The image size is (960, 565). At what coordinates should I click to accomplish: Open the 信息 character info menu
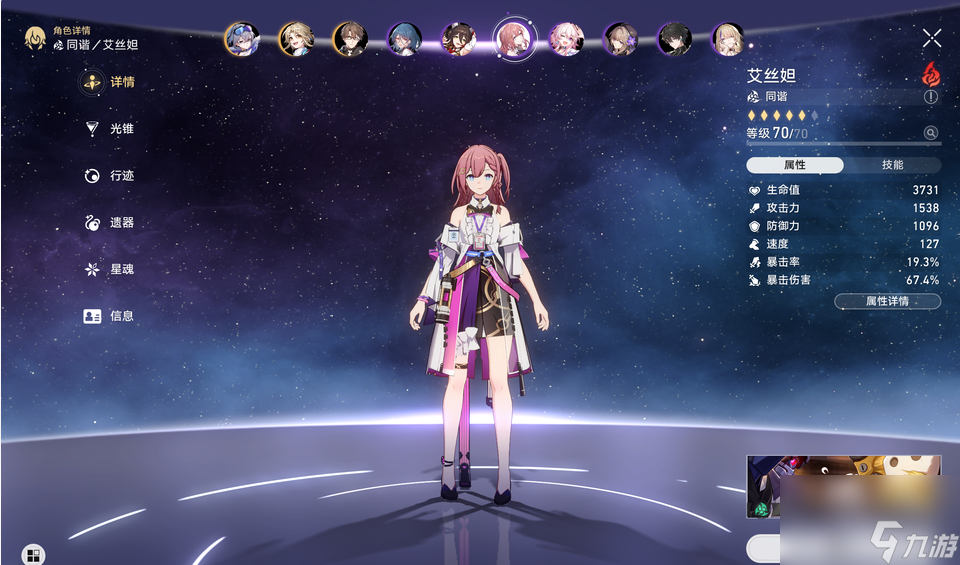[x=110, y=316]
